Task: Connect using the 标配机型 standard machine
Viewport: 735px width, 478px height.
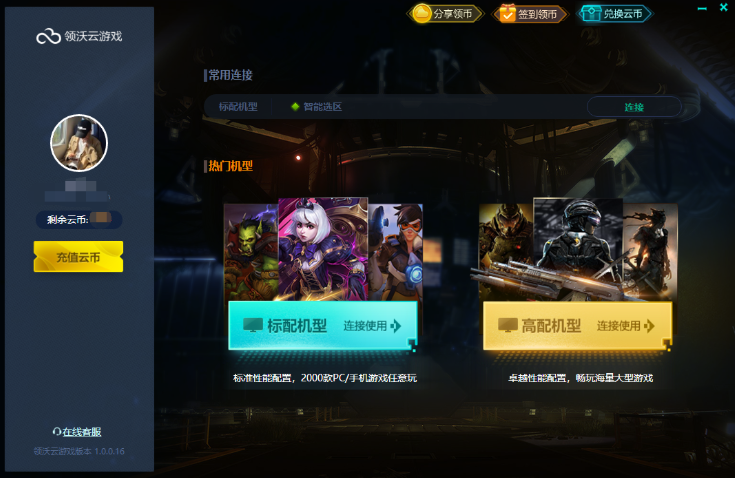Action: coord(322,326)
